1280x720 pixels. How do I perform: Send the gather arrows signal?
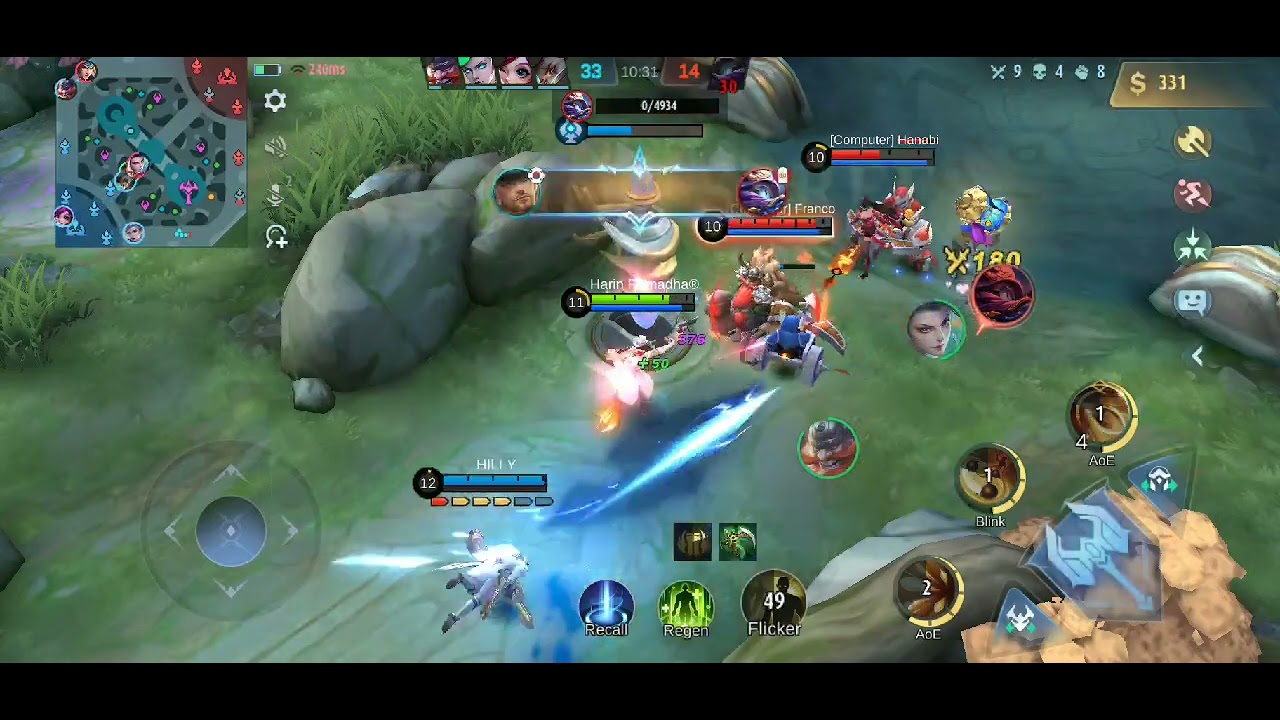pyautogui.click(x=1192, y=246)
